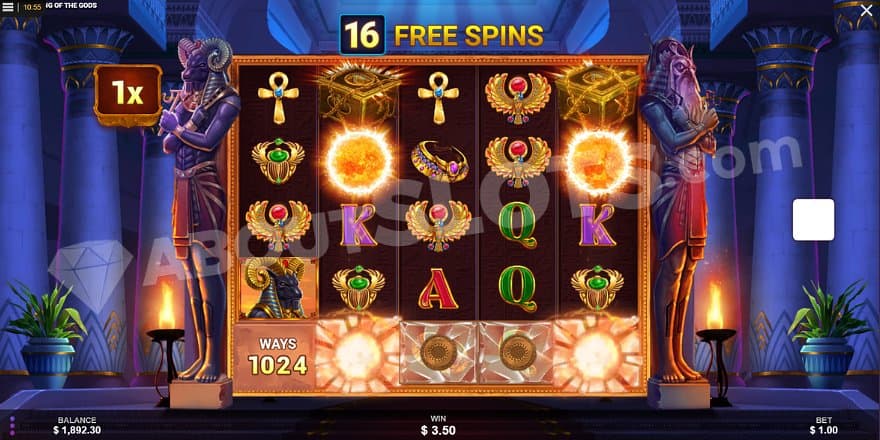Open the bet amount selector
The image size is (880, 440).
[x=824, y=426]
